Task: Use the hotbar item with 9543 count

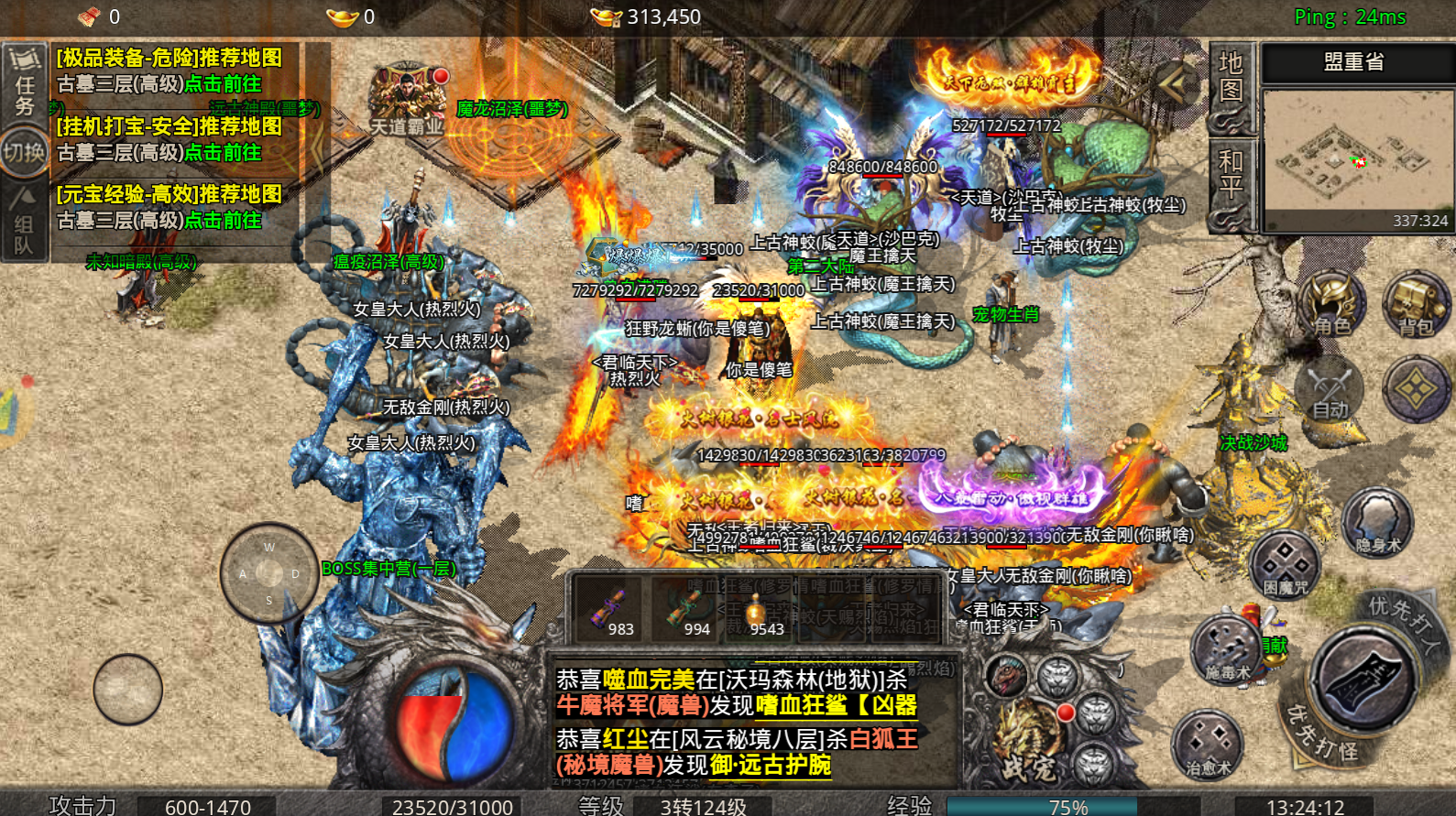Action: coord(757,610)
